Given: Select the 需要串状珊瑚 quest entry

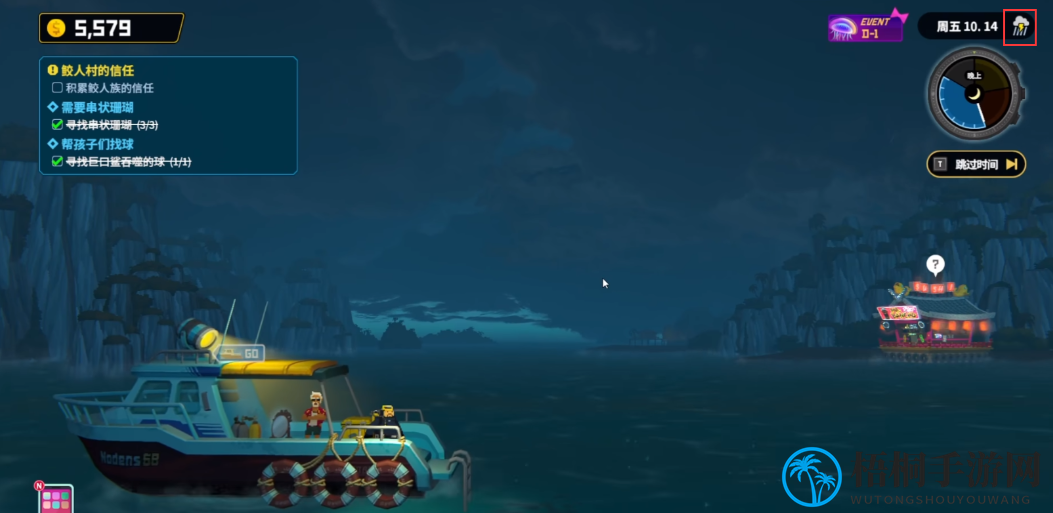Looking at the screenshot, I should click(x=97, y=107).
